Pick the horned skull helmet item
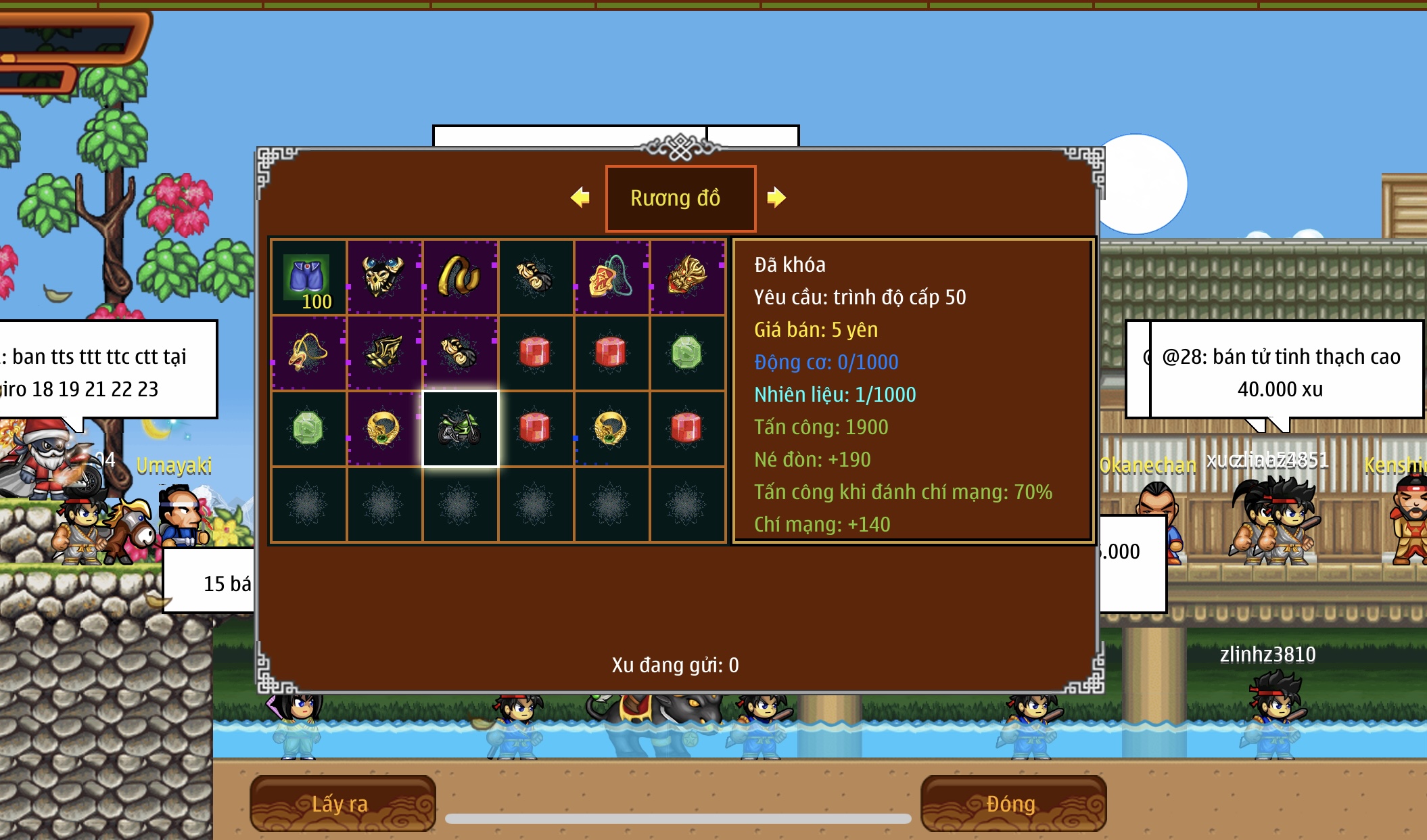The width and height of the screenshot is (1427, 840). pos(384,277)
